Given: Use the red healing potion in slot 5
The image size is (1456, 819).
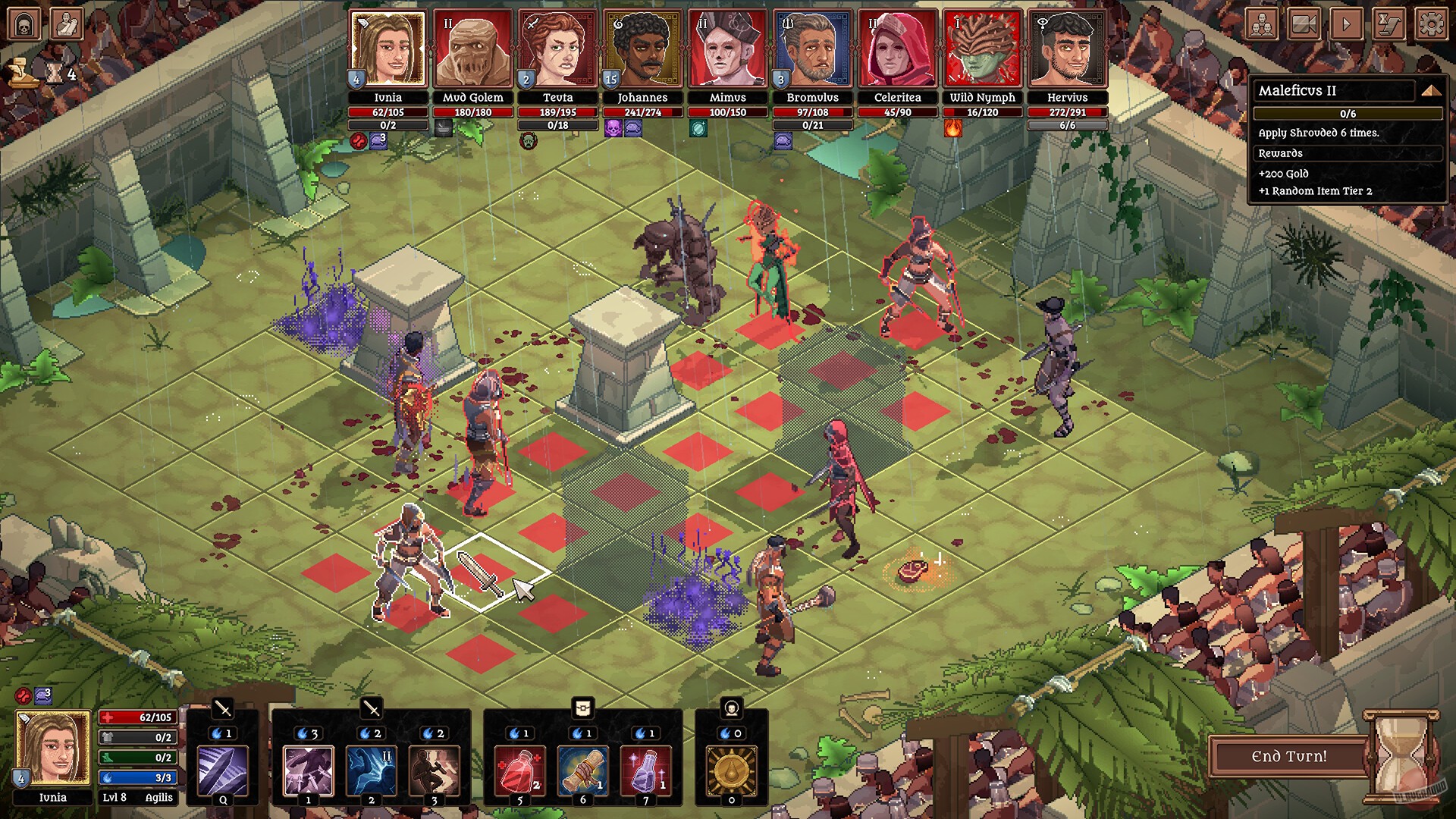Looking at the screenshot, I should (519, 768).
